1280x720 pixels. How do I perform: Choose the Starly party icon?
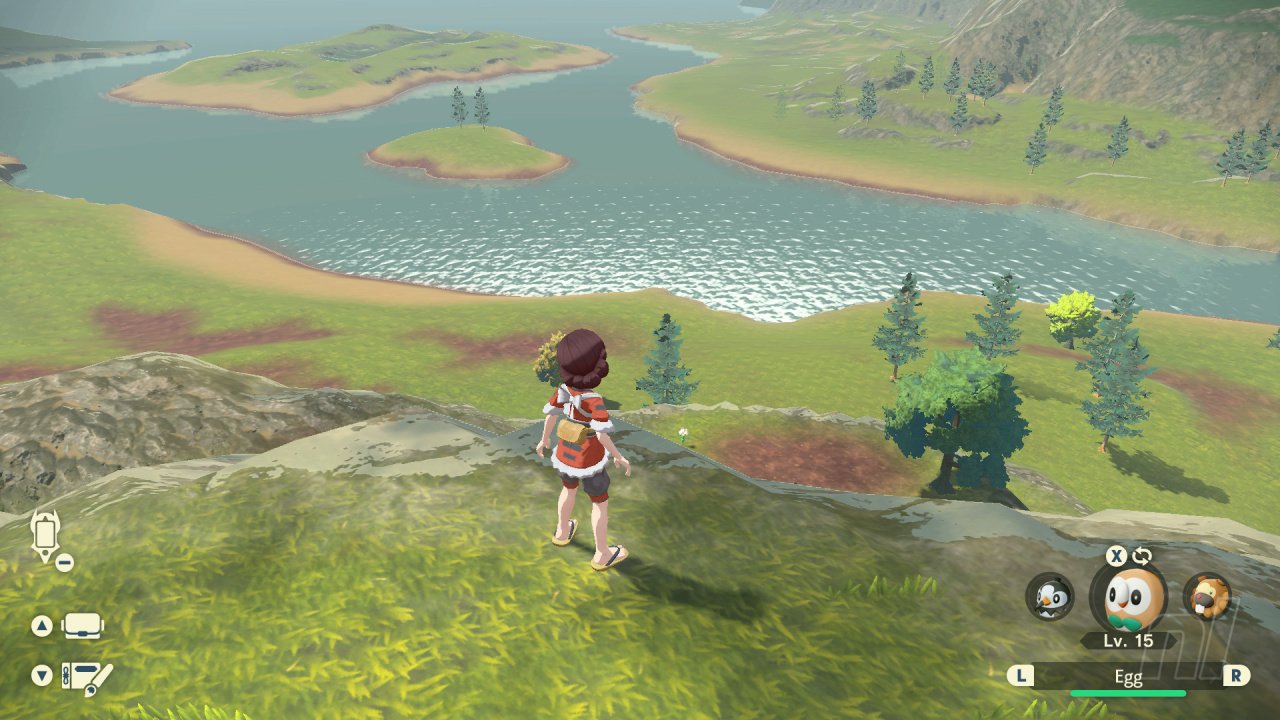[x=1050, y=596]
